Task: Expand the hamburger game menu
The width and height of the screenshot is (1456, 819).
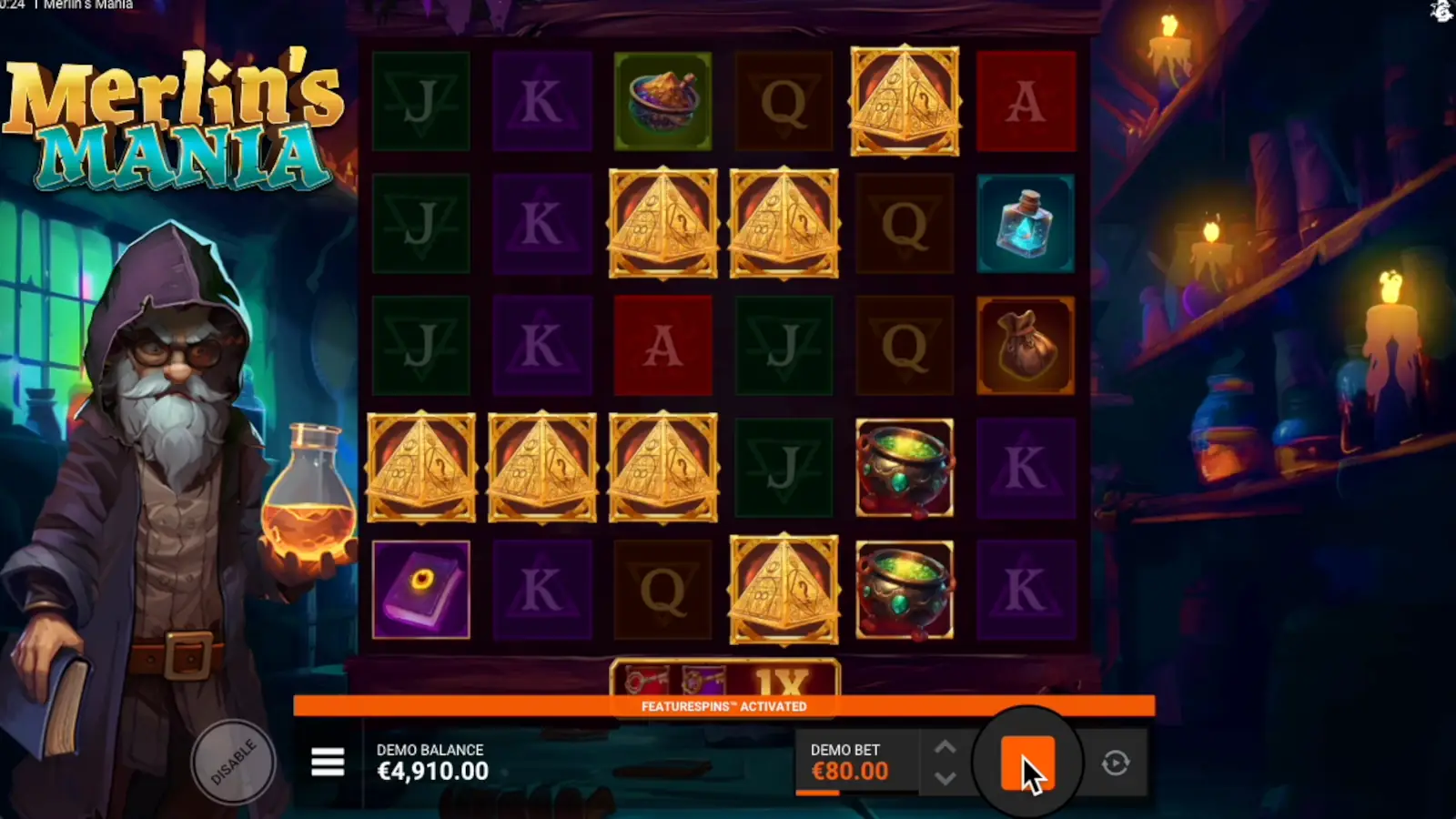Action: tap(327, 762)
